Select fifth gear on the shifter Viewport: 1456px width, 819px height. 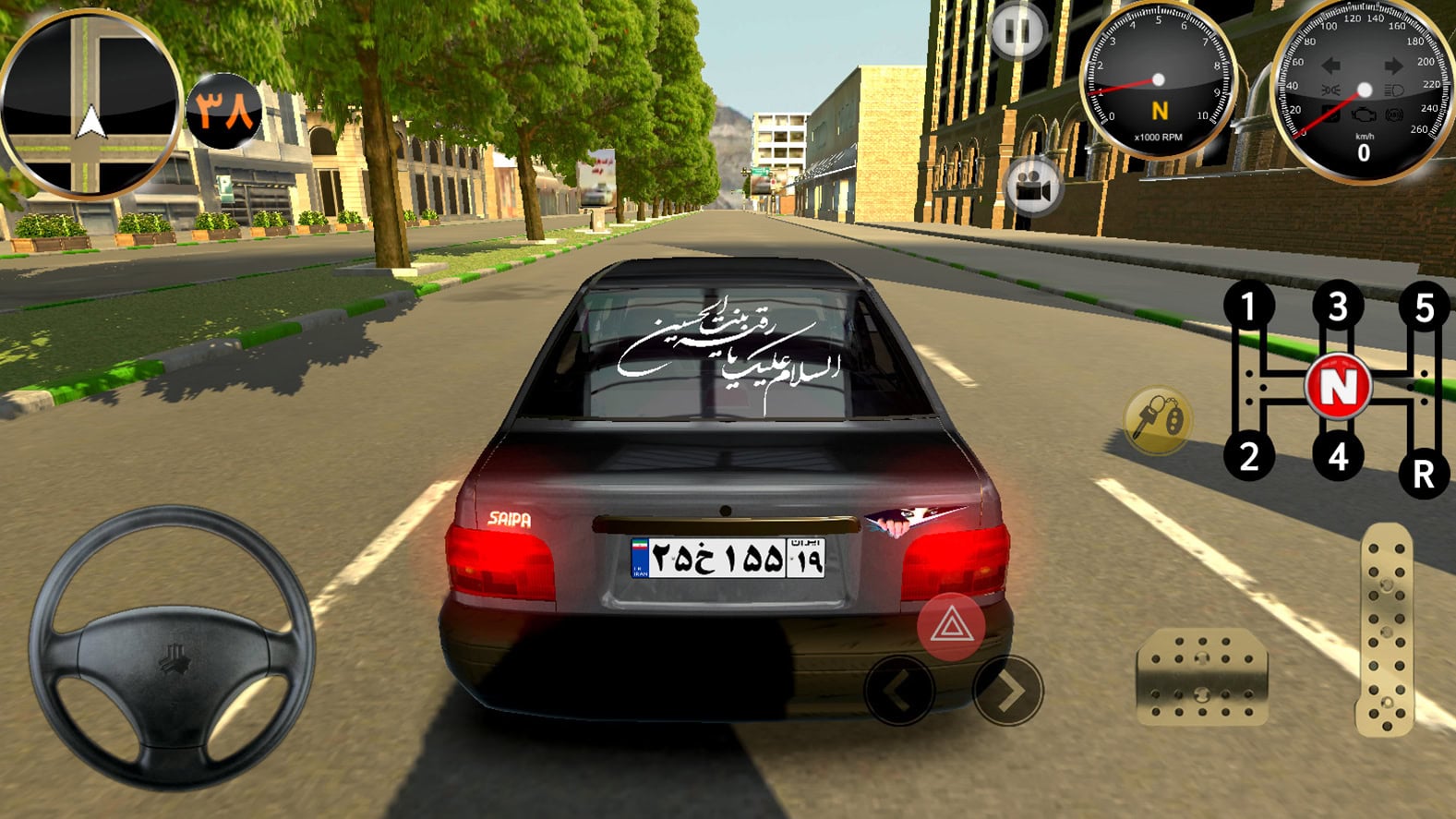[x=1423, y=307]
